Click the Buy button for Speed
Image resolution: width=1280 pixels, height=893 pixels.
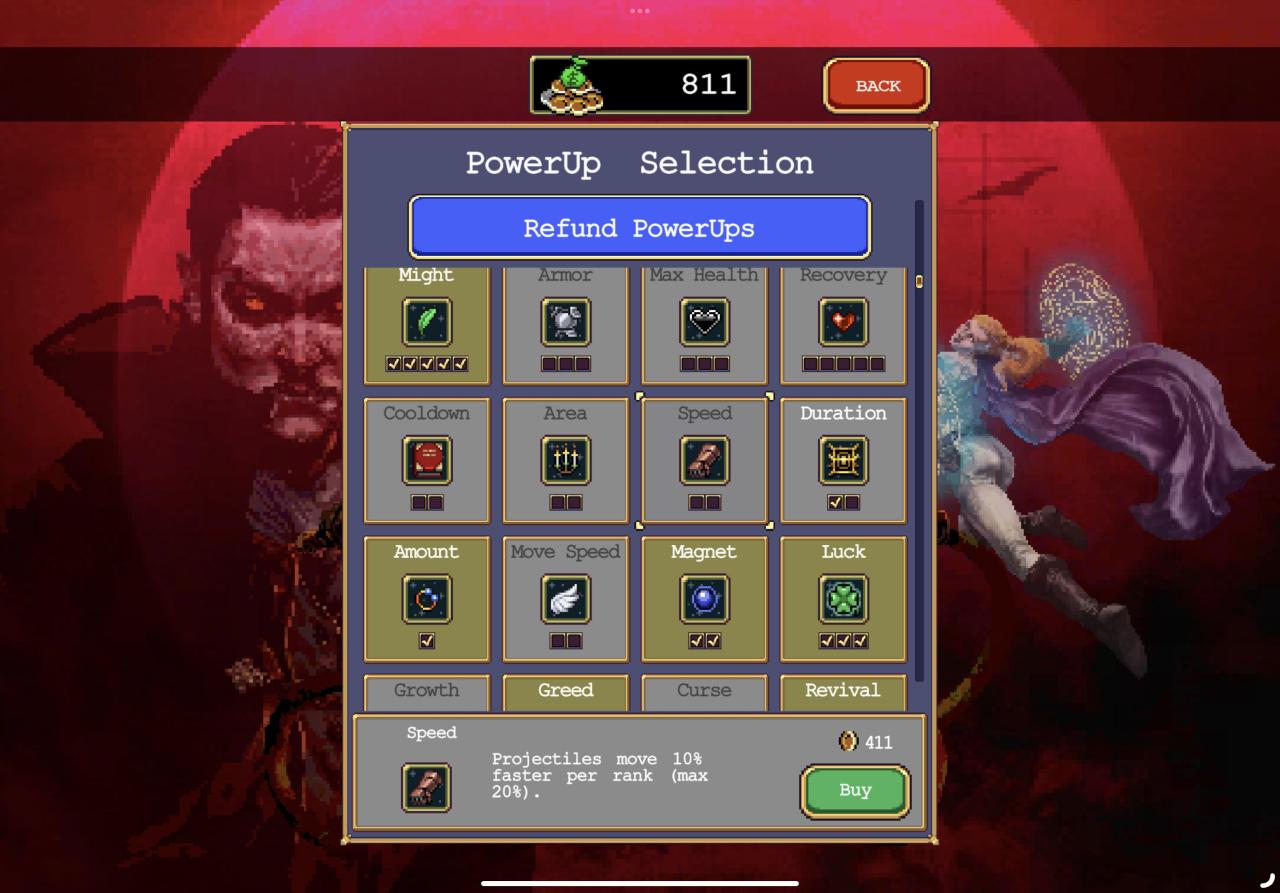855,791
